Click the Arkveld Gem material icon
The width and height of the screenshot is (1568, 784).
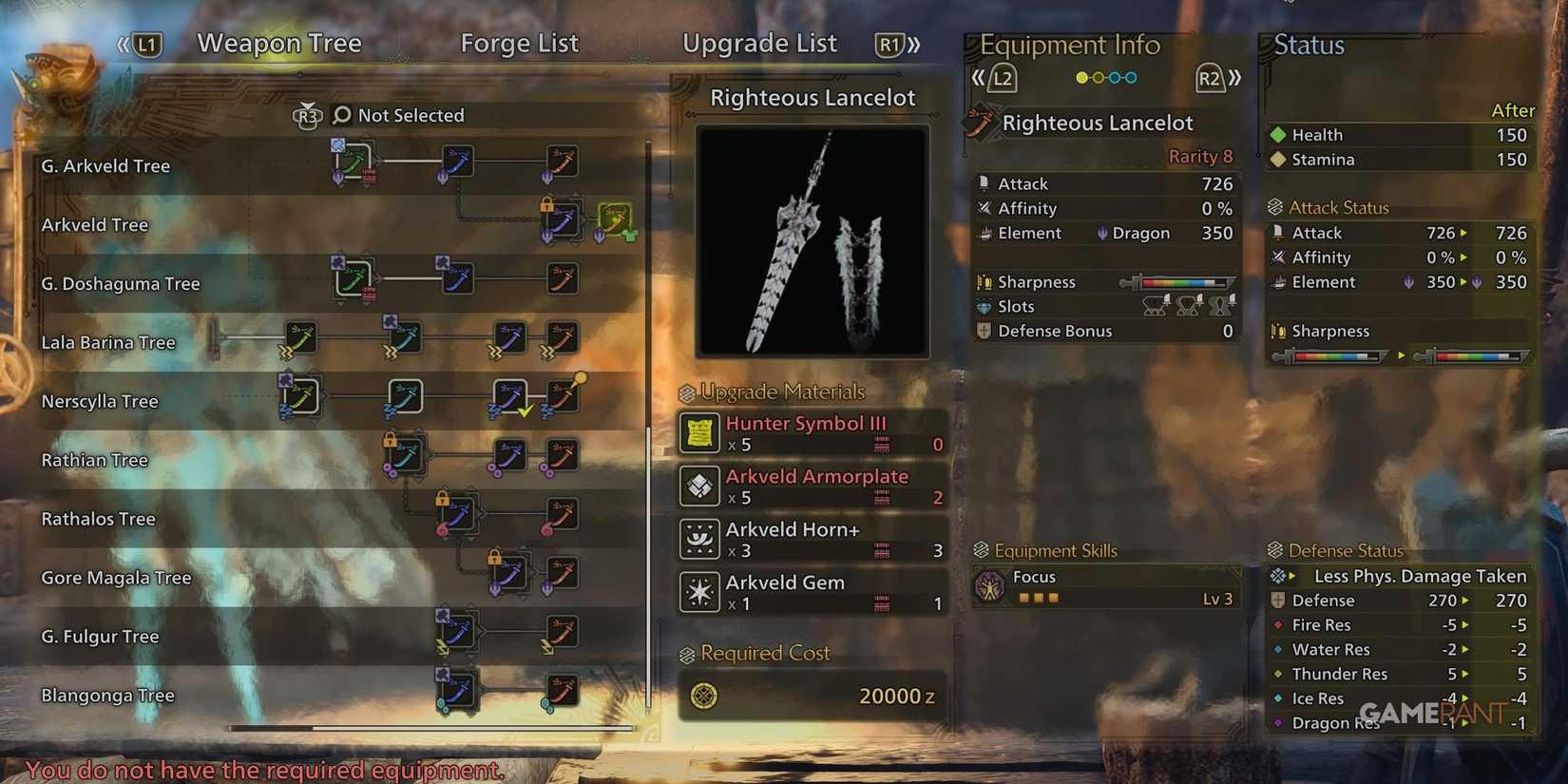pyautogui.click(x=699, y=591)
